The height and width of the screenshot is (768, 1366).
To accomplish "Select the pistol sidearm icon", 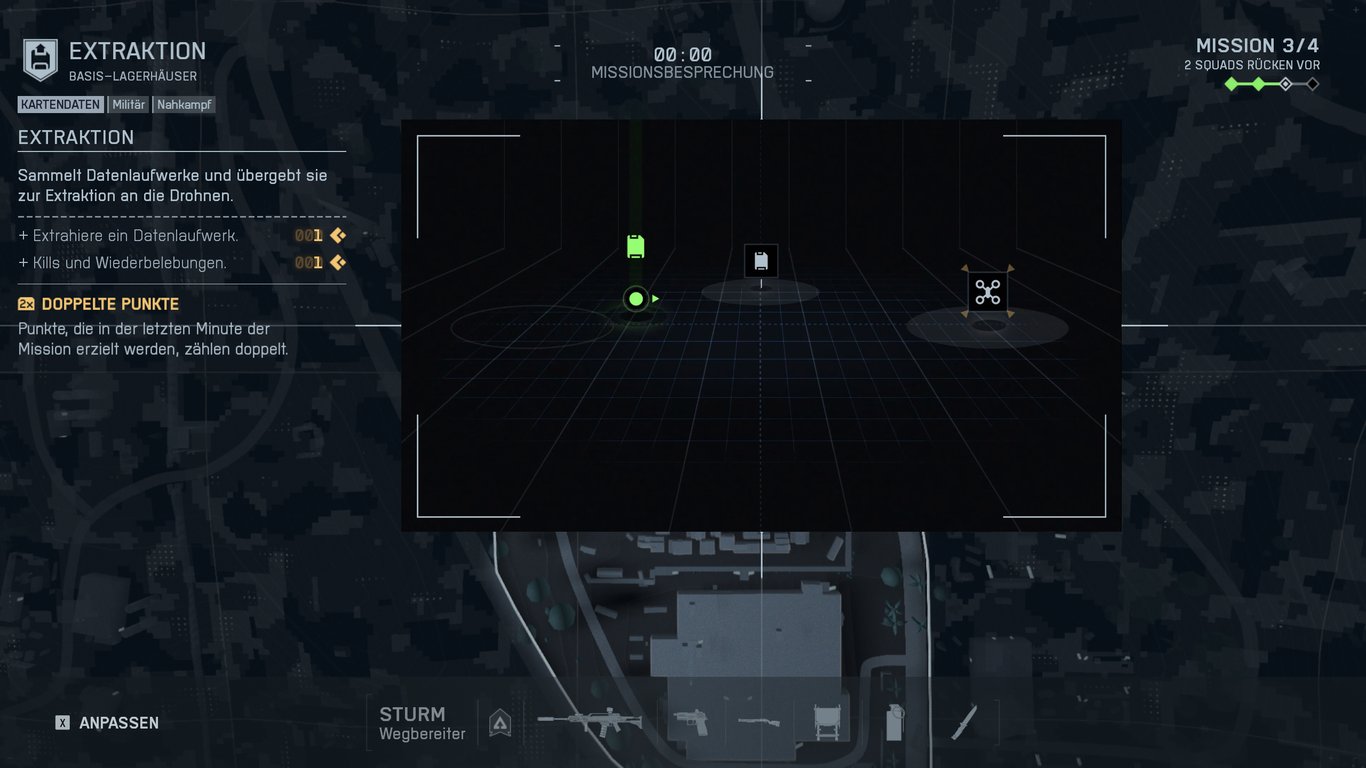I will (692, 723).
